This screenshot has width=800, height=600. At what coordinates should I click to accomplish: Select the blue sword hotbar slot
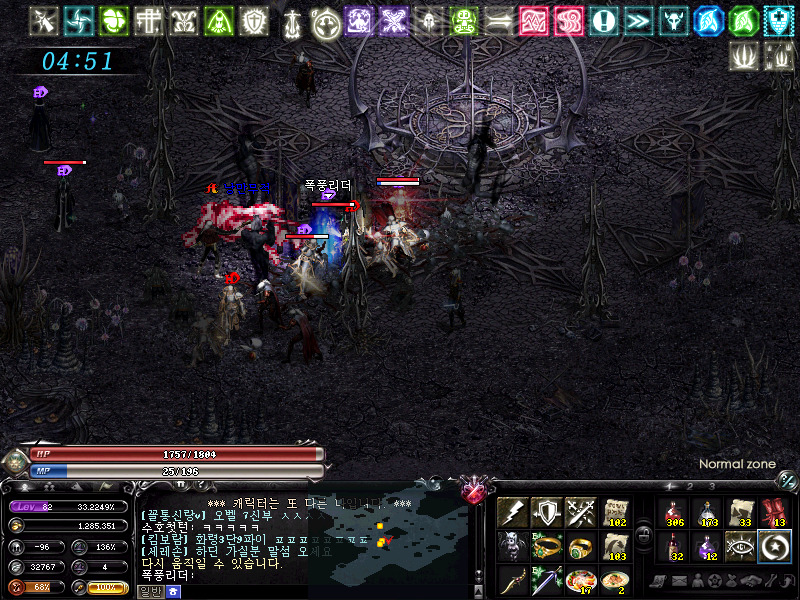coord(546,580)
